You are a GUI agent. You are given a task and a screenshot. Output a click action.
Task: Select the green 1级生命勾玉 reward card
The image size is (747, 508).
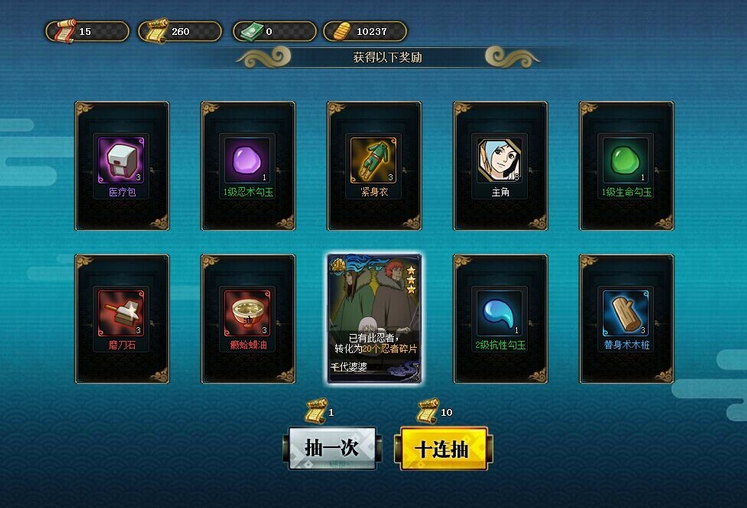click(627, 165)
